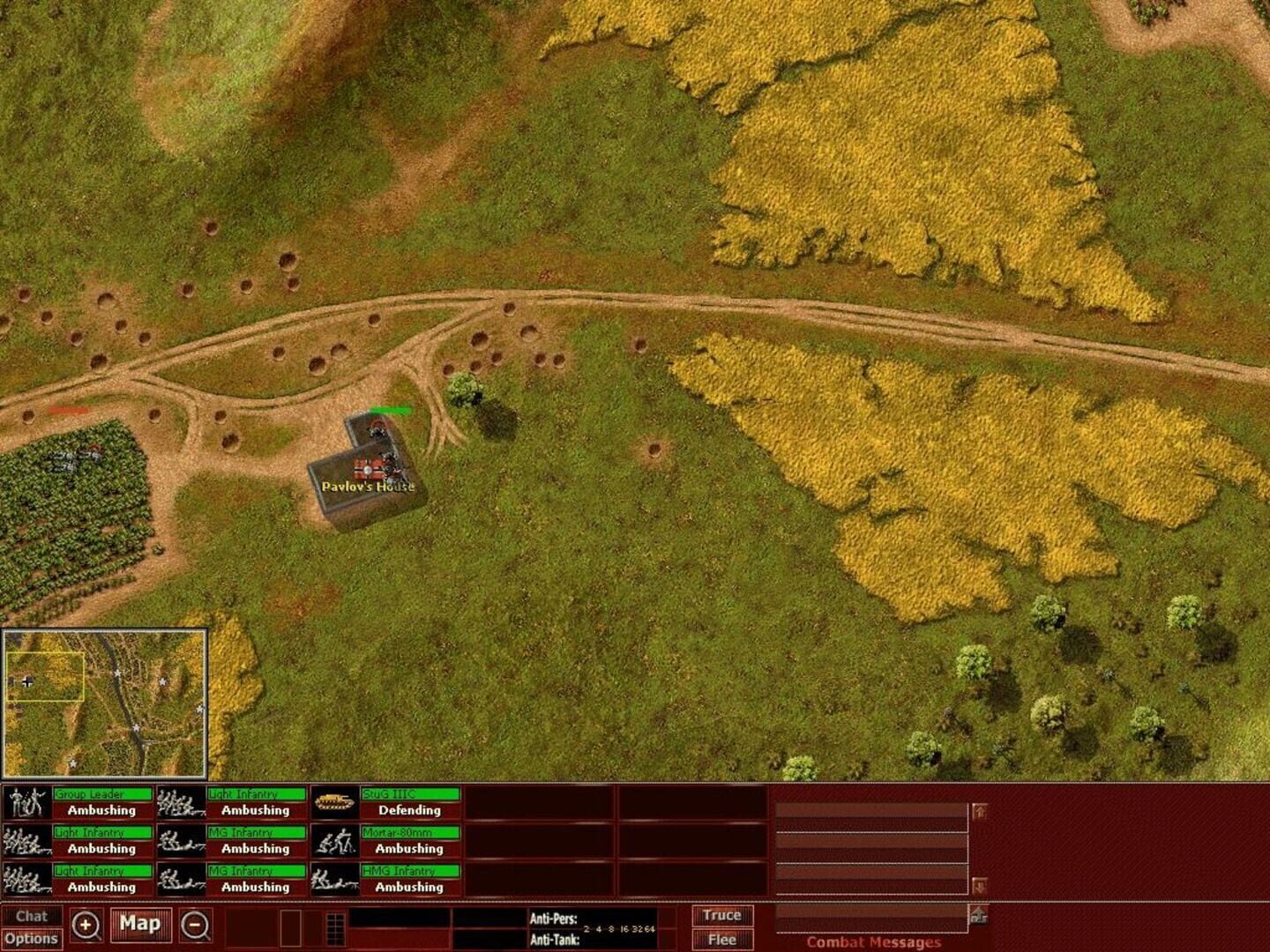Offer a Truce to the enemy
Viewport: 1270px width, 952px height.
(x=721, y=916)
